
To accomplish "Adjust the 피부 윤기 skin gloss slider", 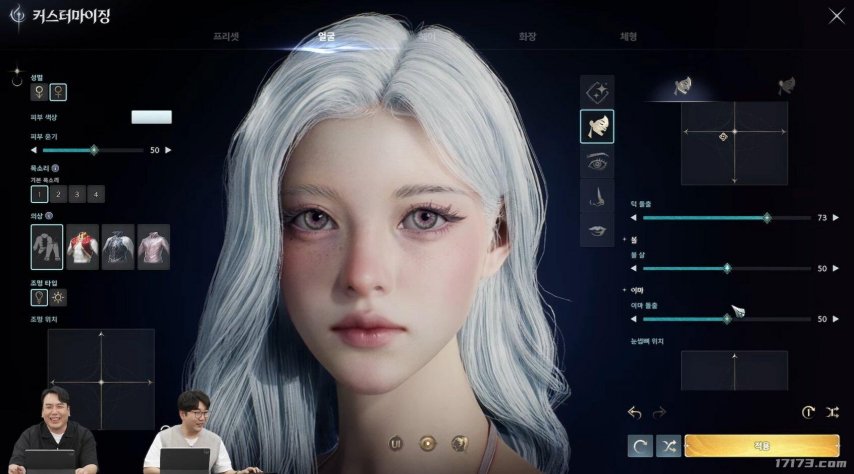I will click(94, 150).
